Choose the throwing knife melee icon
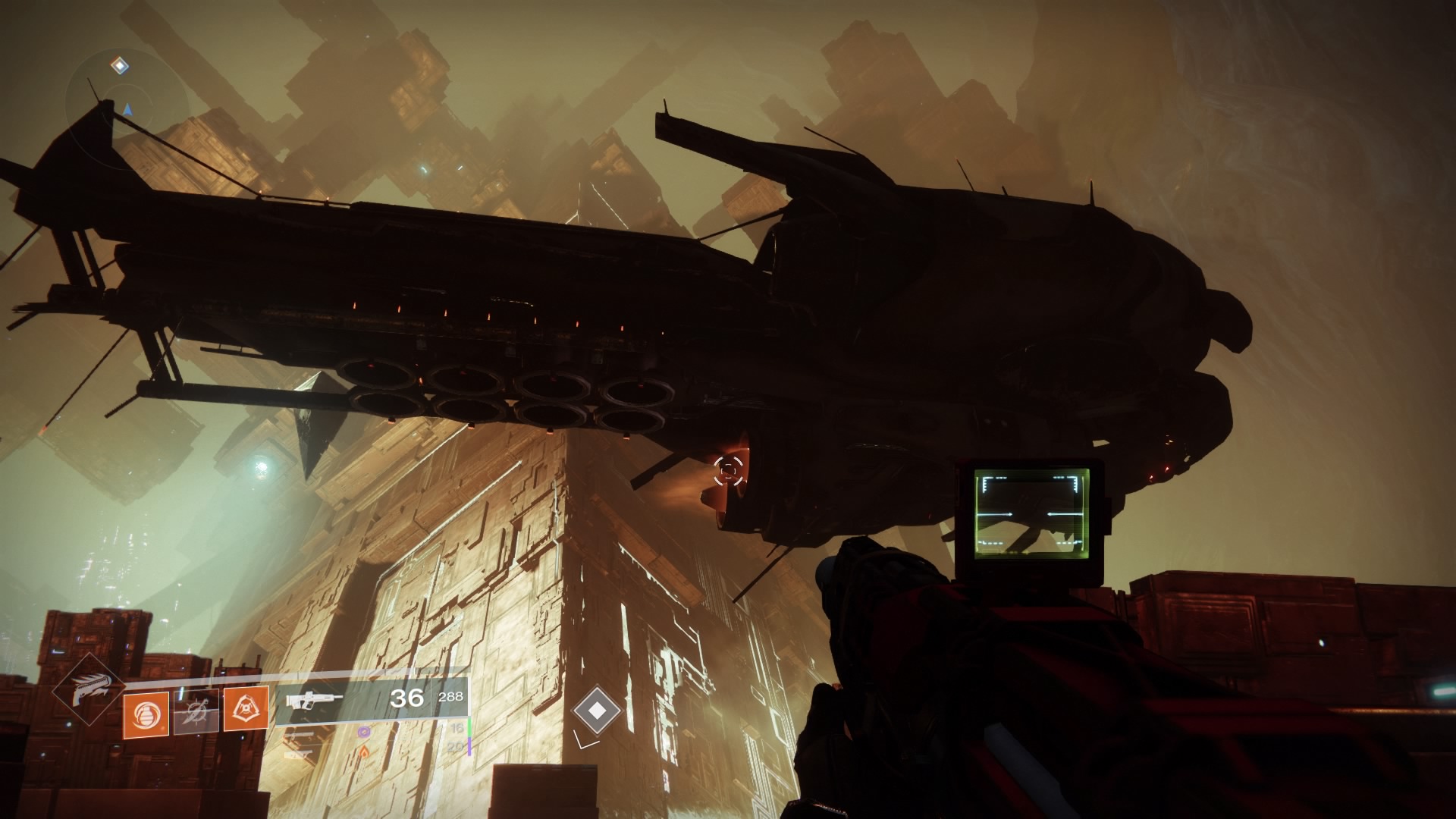 pyautogui.click(x=196, y=714)
